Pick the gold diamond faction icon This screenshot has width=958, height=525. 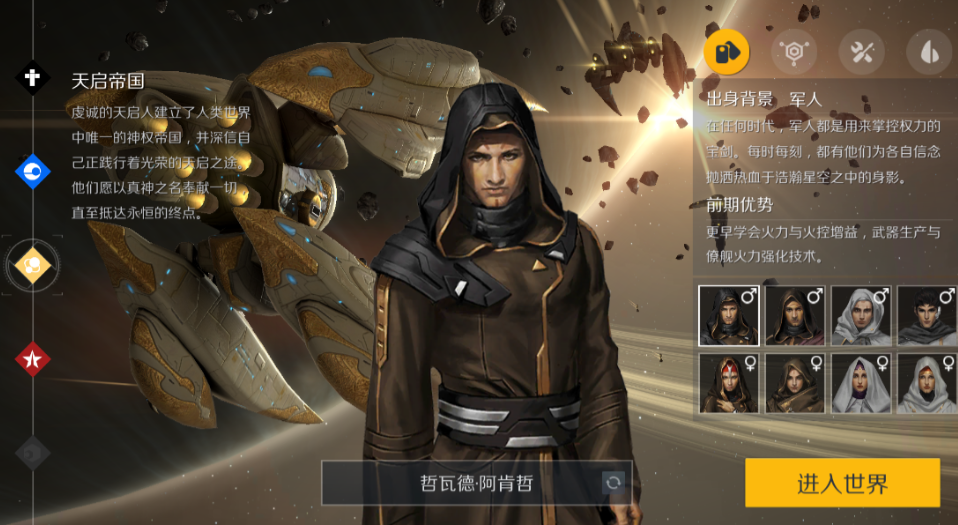point(32,265)
